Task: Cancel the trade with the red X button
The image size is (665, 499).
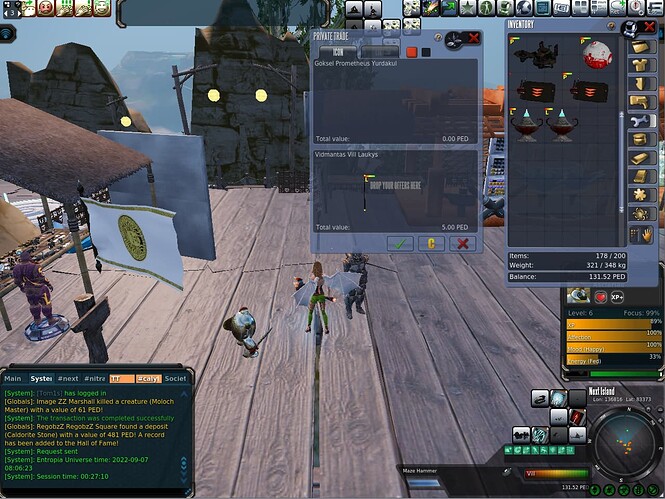Action: [461, 243]
